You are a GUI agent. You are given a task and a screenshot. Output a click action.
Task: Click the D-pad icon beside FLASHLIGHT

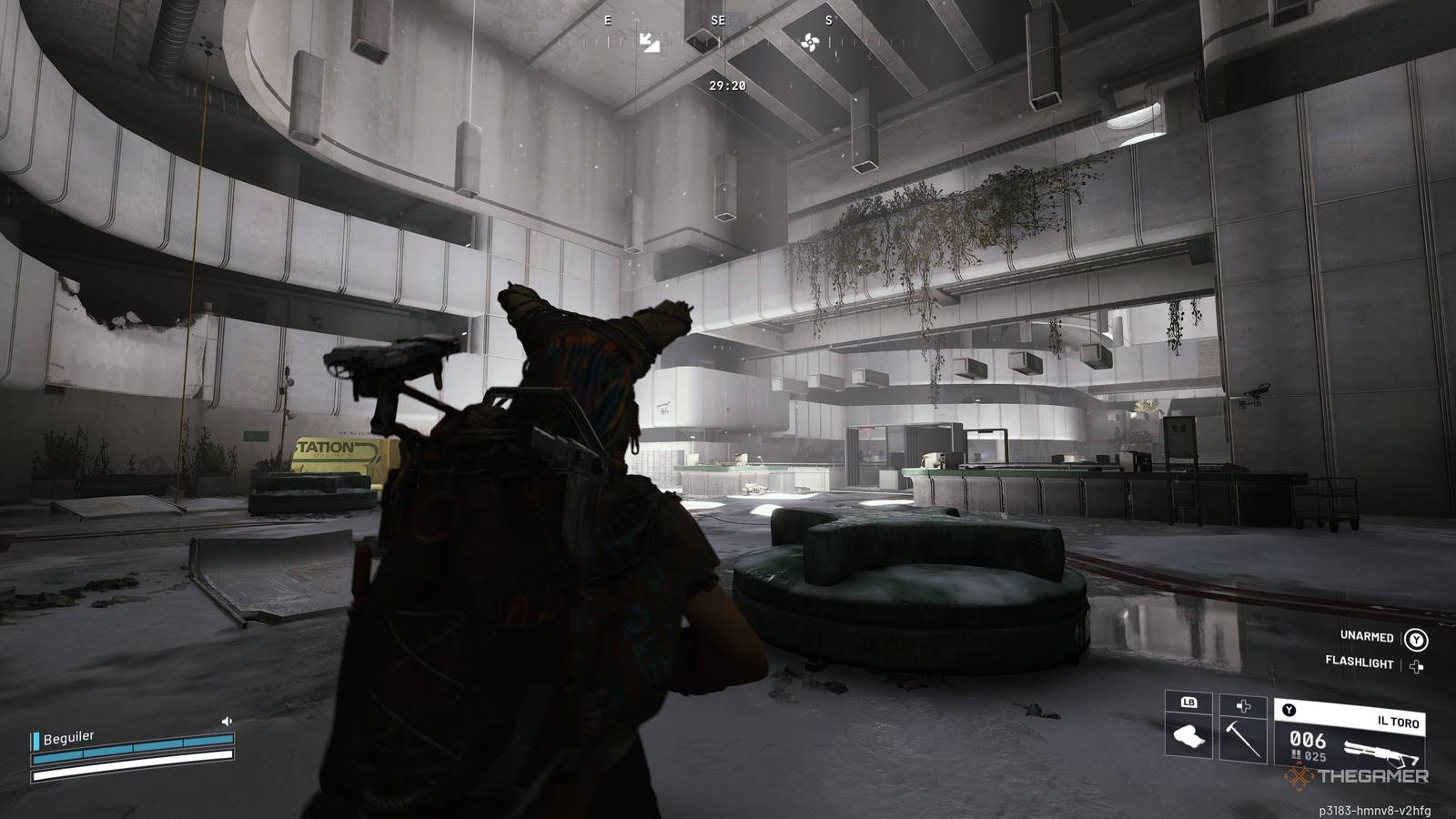click(x=1416, y=667)
